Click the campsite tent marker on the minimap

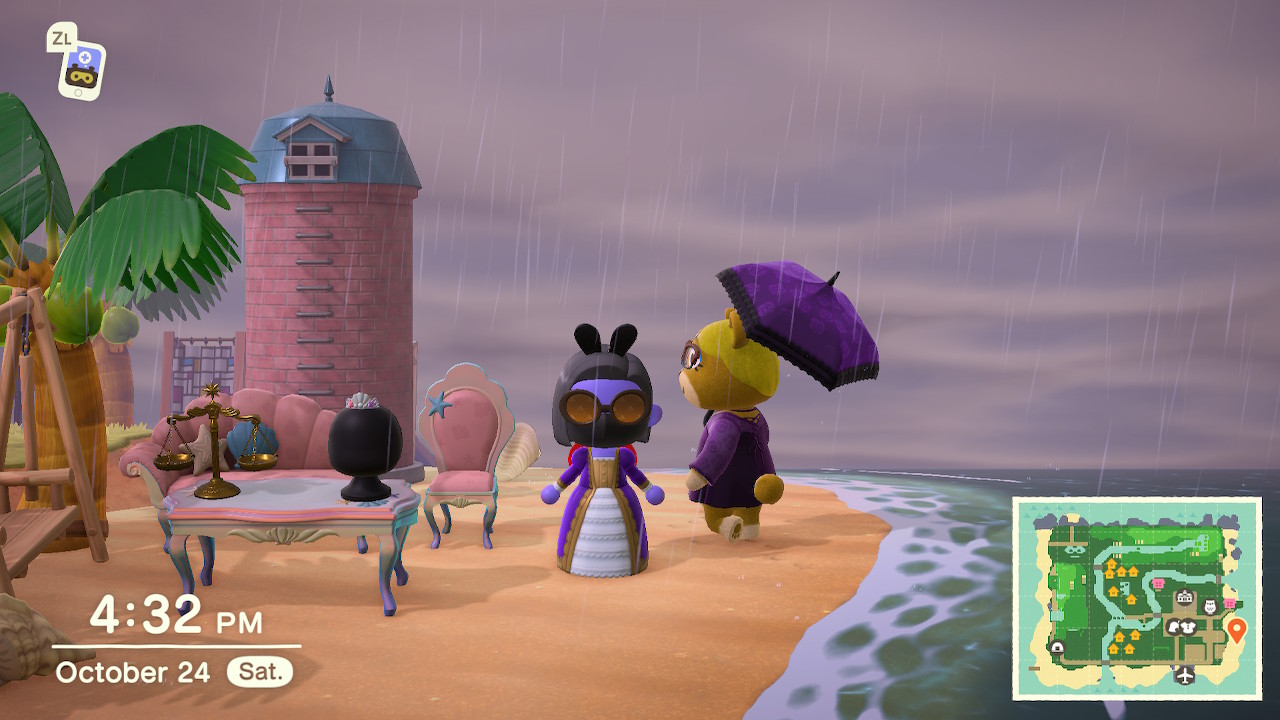1056,648
